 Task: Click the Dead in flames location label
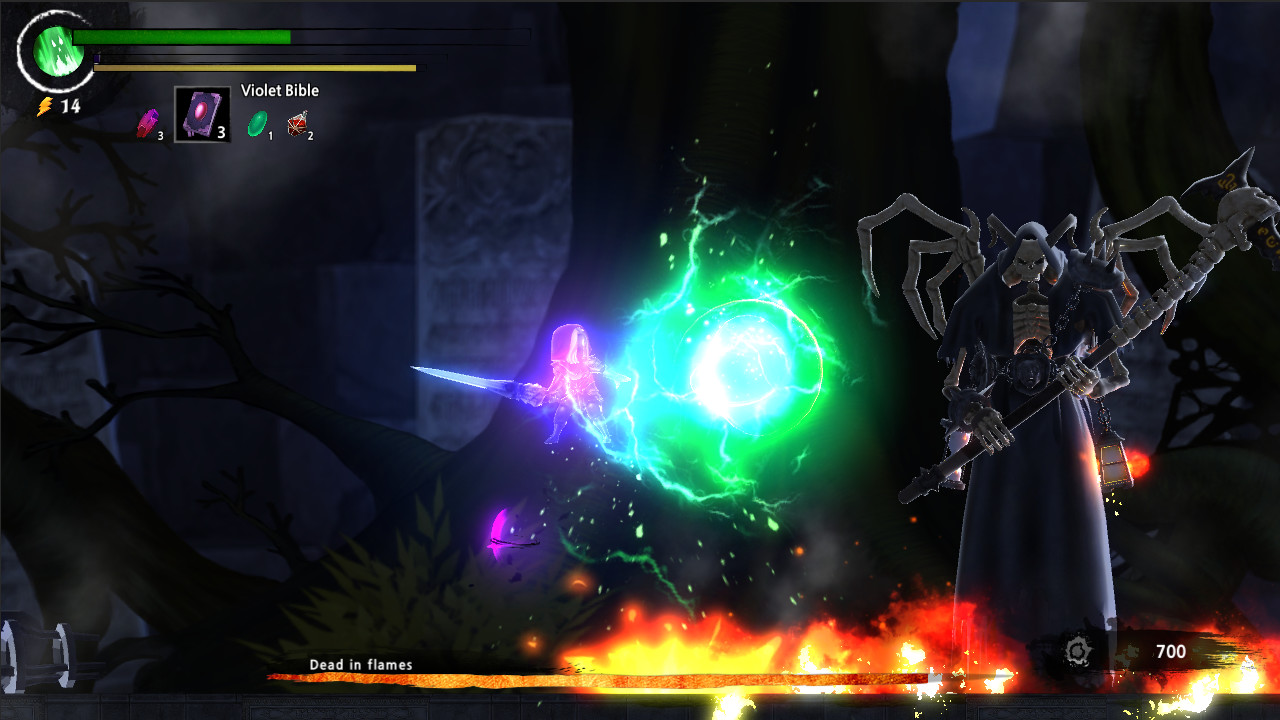(360, 663)
